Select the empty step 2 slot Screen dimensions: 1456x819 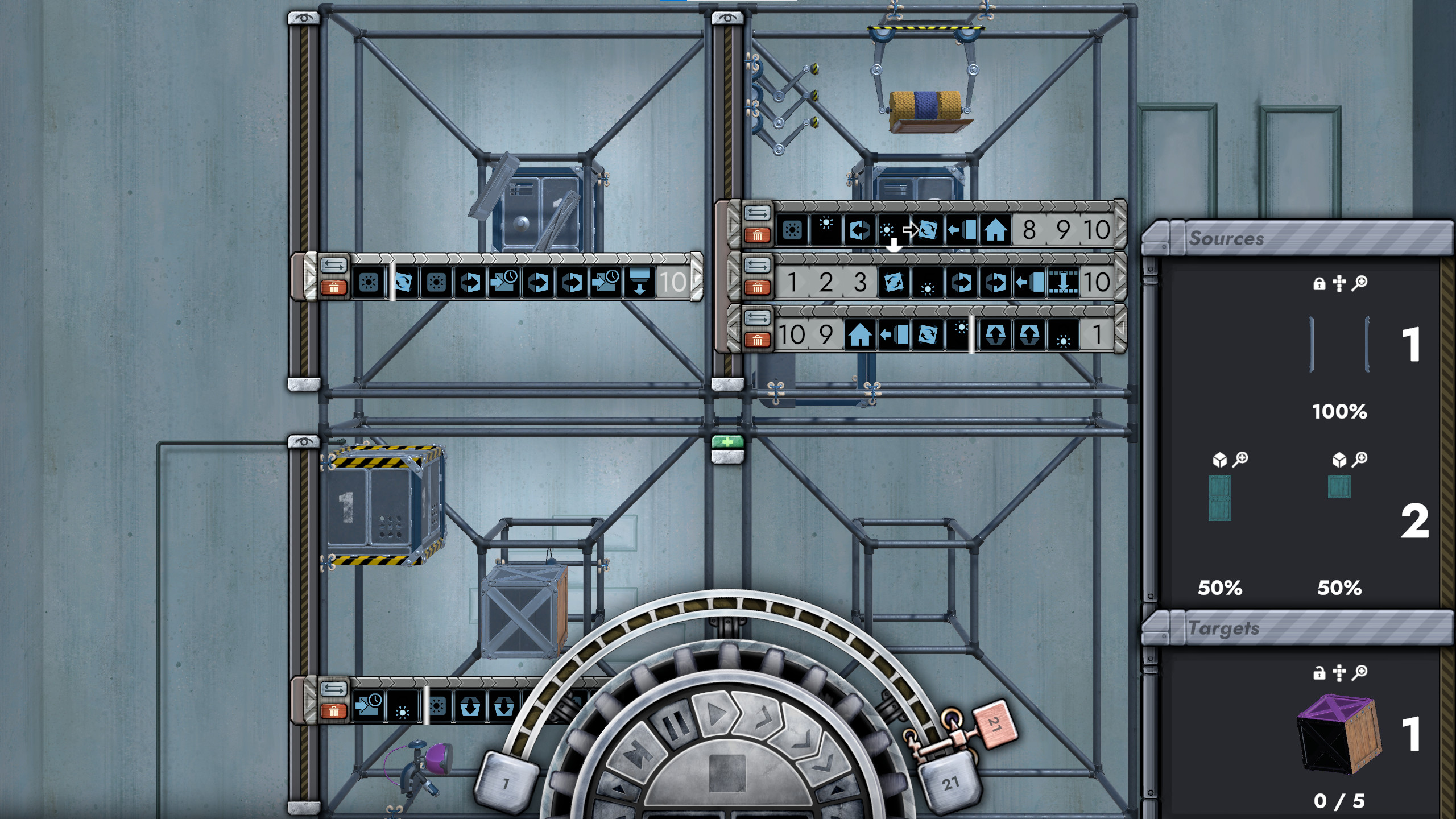(826, 282)
